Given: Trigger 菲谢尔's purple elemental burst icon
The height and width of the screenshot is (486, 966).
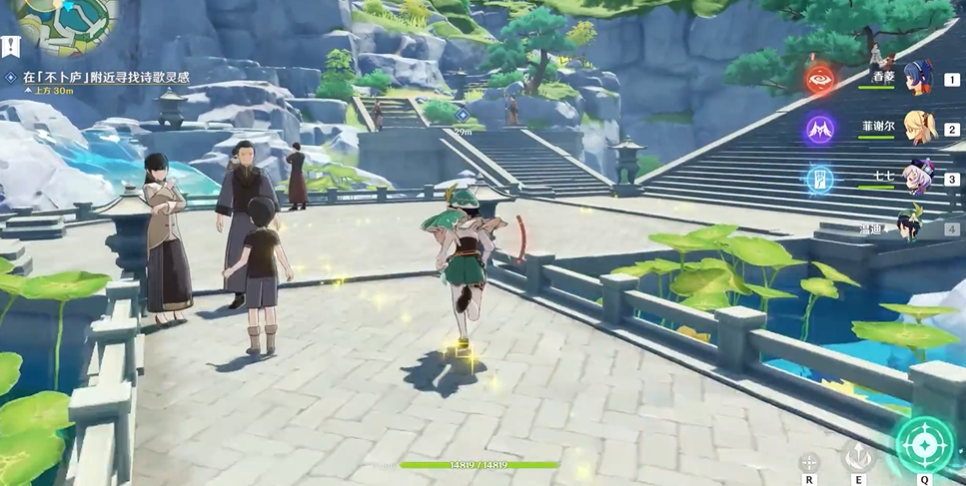Looking at the screenshot, I should [x=821, y=129].
